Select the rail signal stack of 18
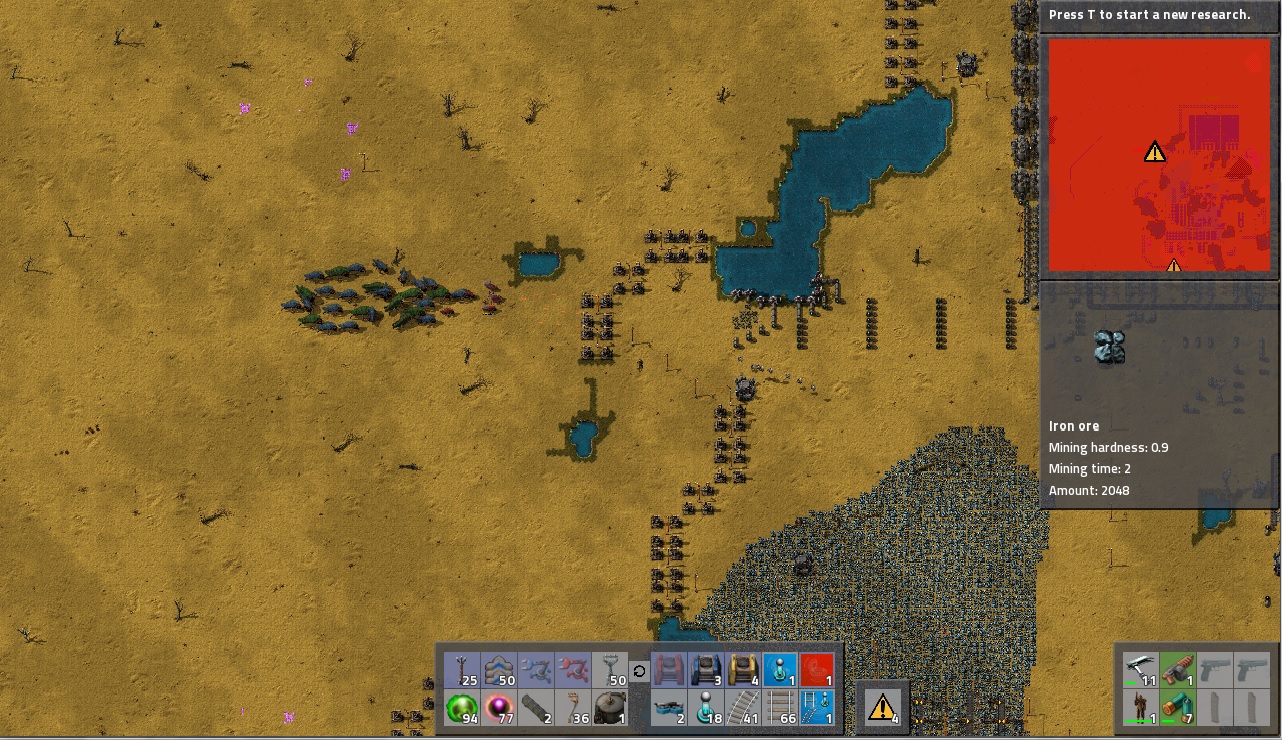This screenshot has width=1282, height=740. (706, 708)
